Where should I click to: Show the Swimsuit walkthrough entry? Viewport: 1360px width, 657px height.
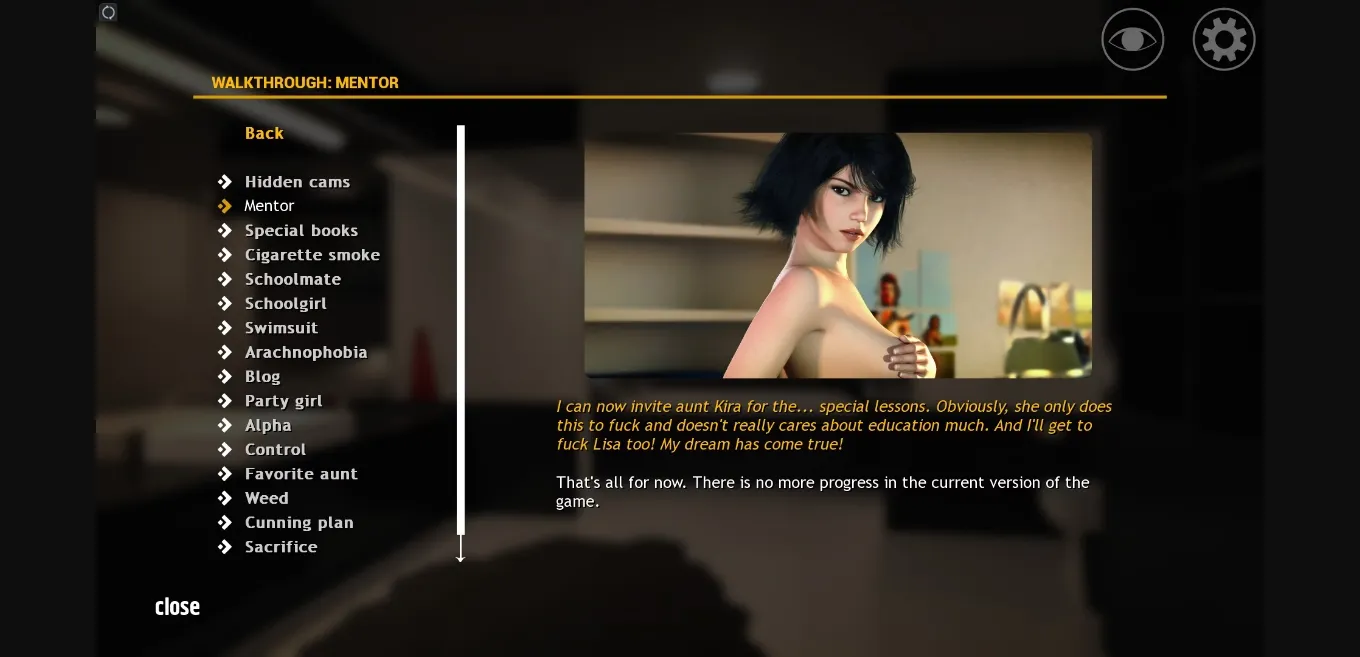tap(281, 328)
